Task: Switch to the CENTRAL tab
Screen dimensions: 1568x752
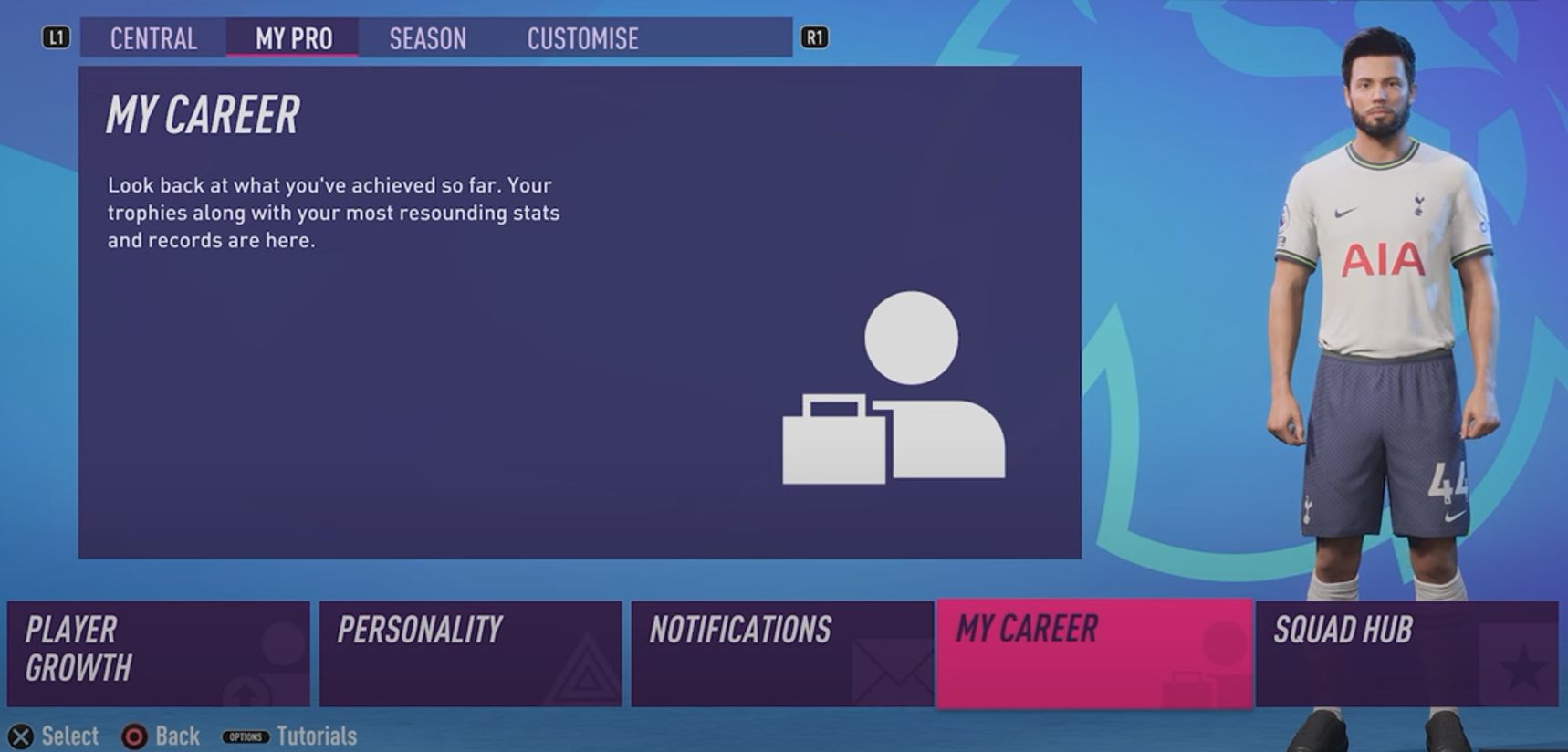Action: [152, 38]
